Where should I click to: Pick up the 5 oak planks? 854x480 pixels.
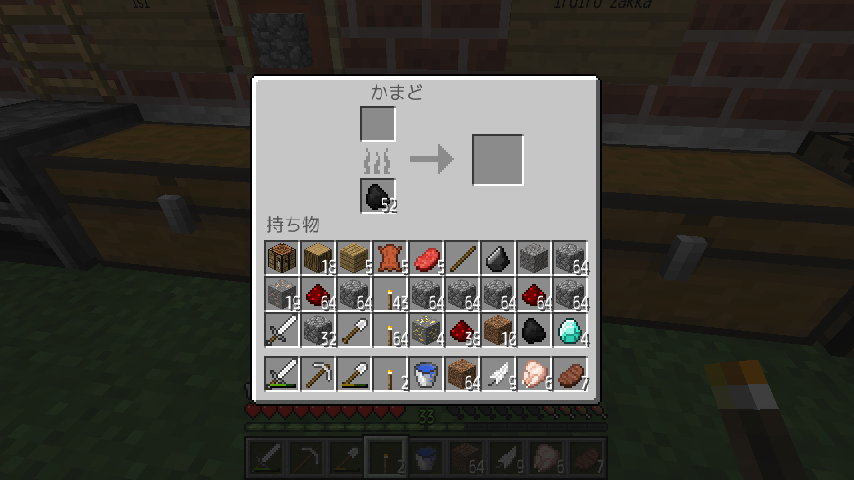click(x=354, y=258)
